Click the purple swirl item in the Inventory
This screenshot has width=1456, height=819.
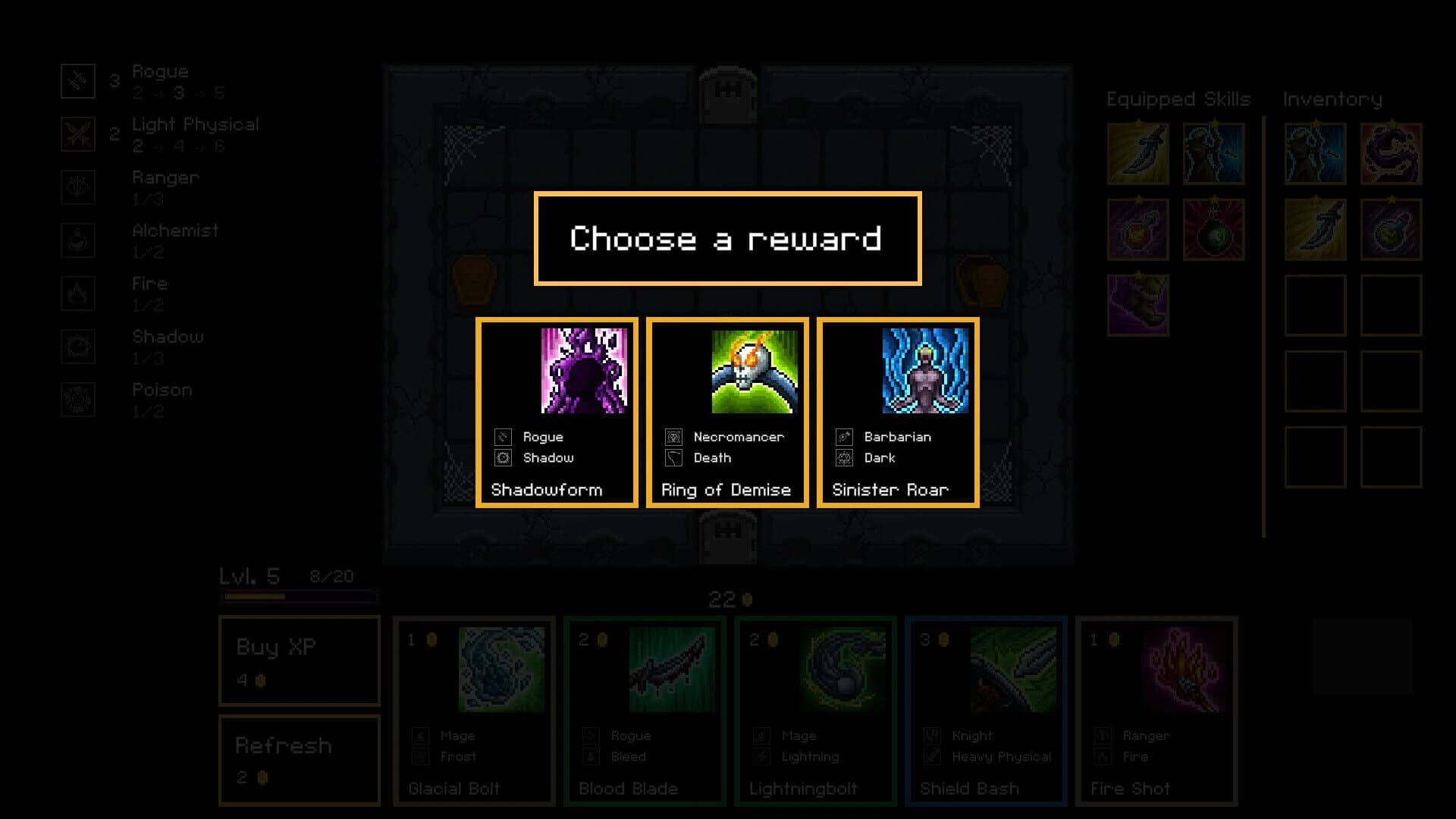click(x=1392, y=153)
